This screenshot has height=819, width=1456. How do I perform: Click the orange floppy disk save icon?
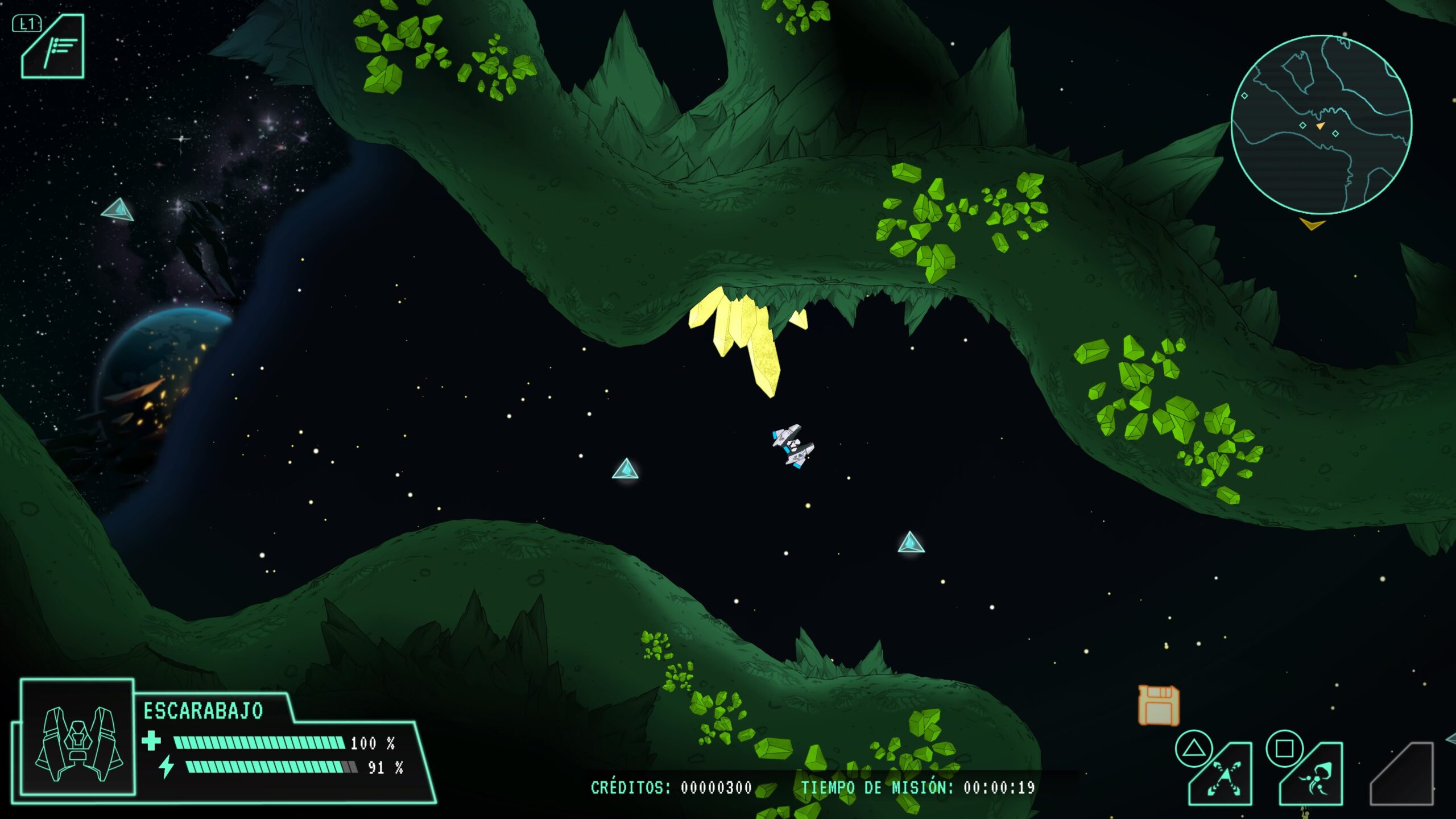pyautogui.click(x=1158, y=705)
